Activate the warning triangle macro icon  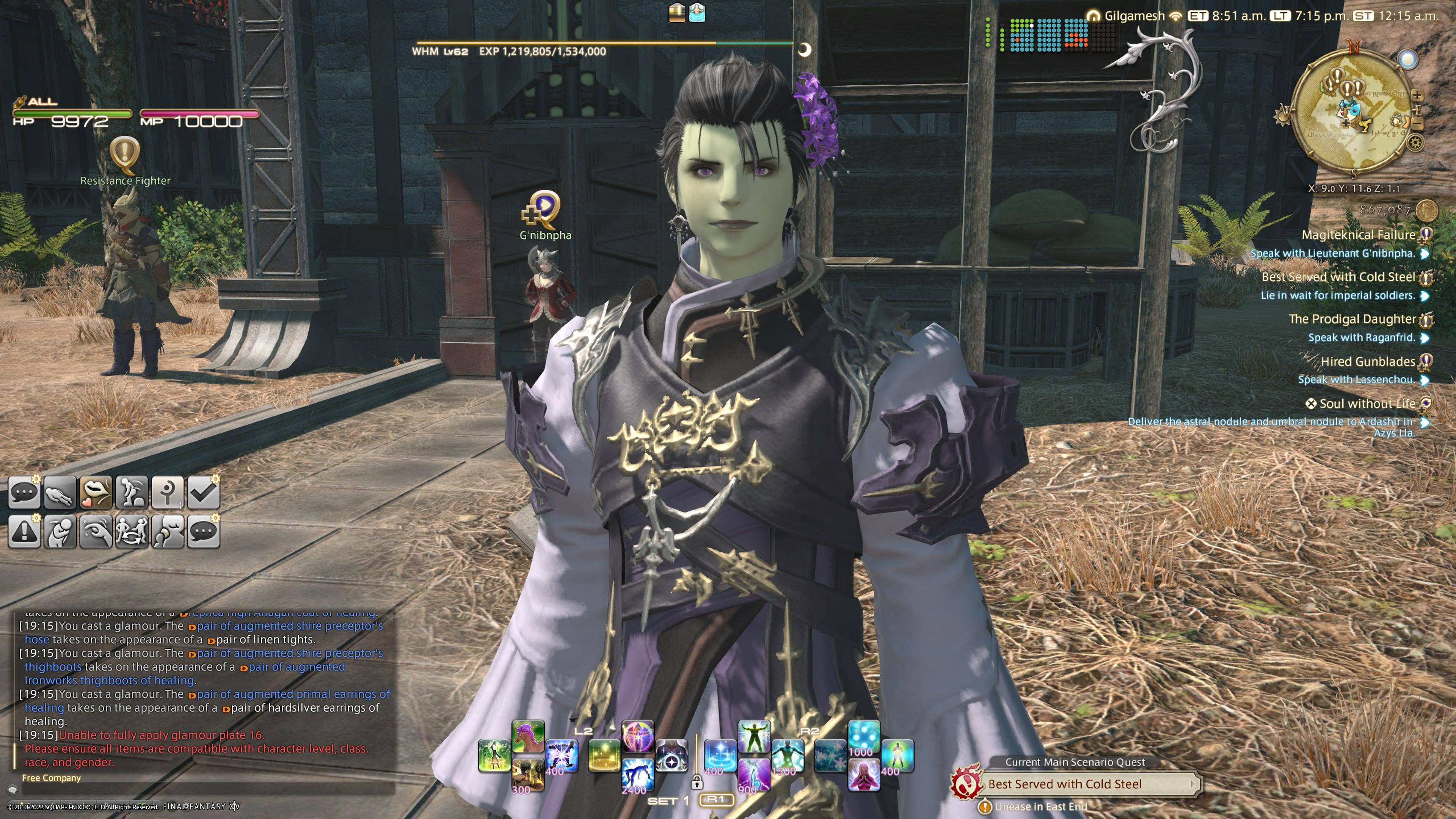[x=24, y=532]
